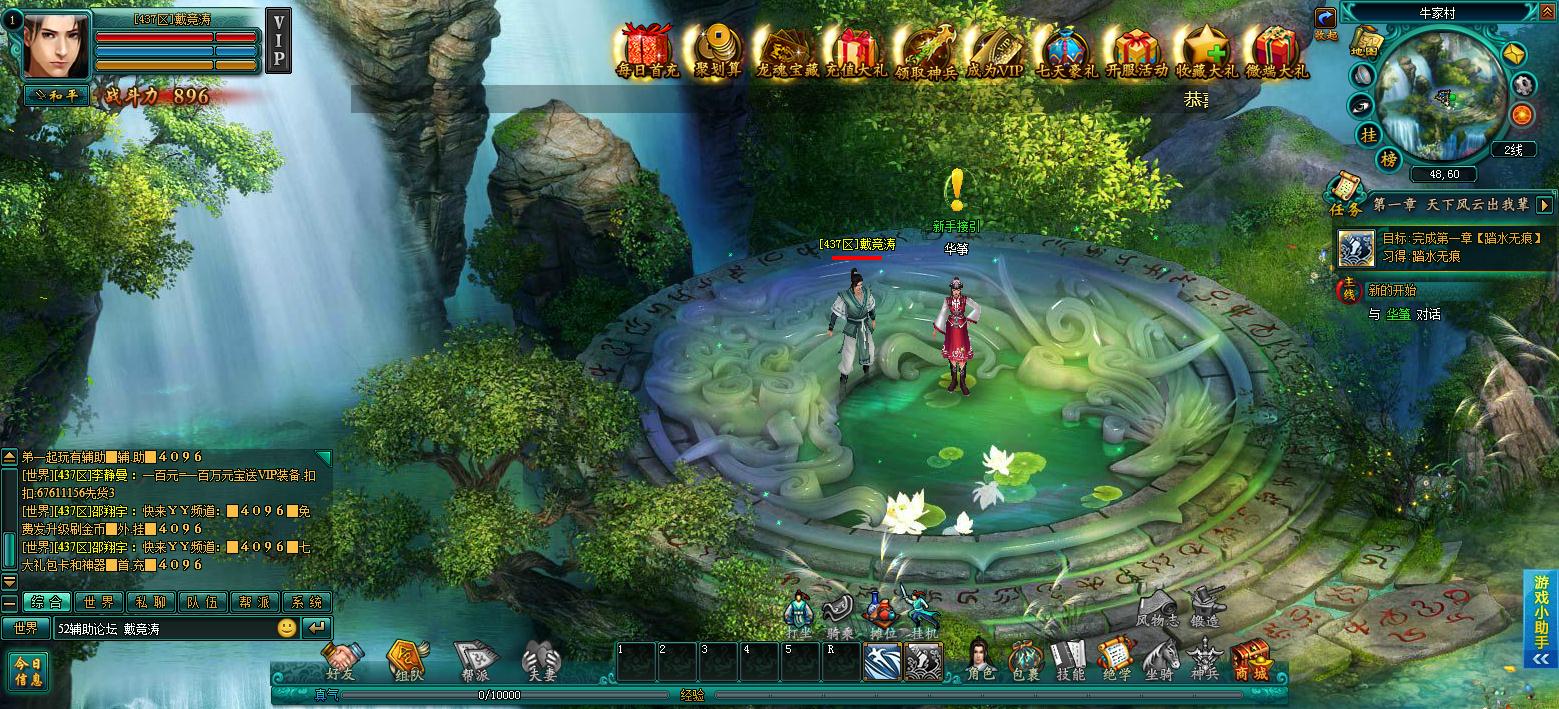The image size is (1559, 709).
Task: Open the smiley emoji picker in chat
Action: click(x=287, y=628)
